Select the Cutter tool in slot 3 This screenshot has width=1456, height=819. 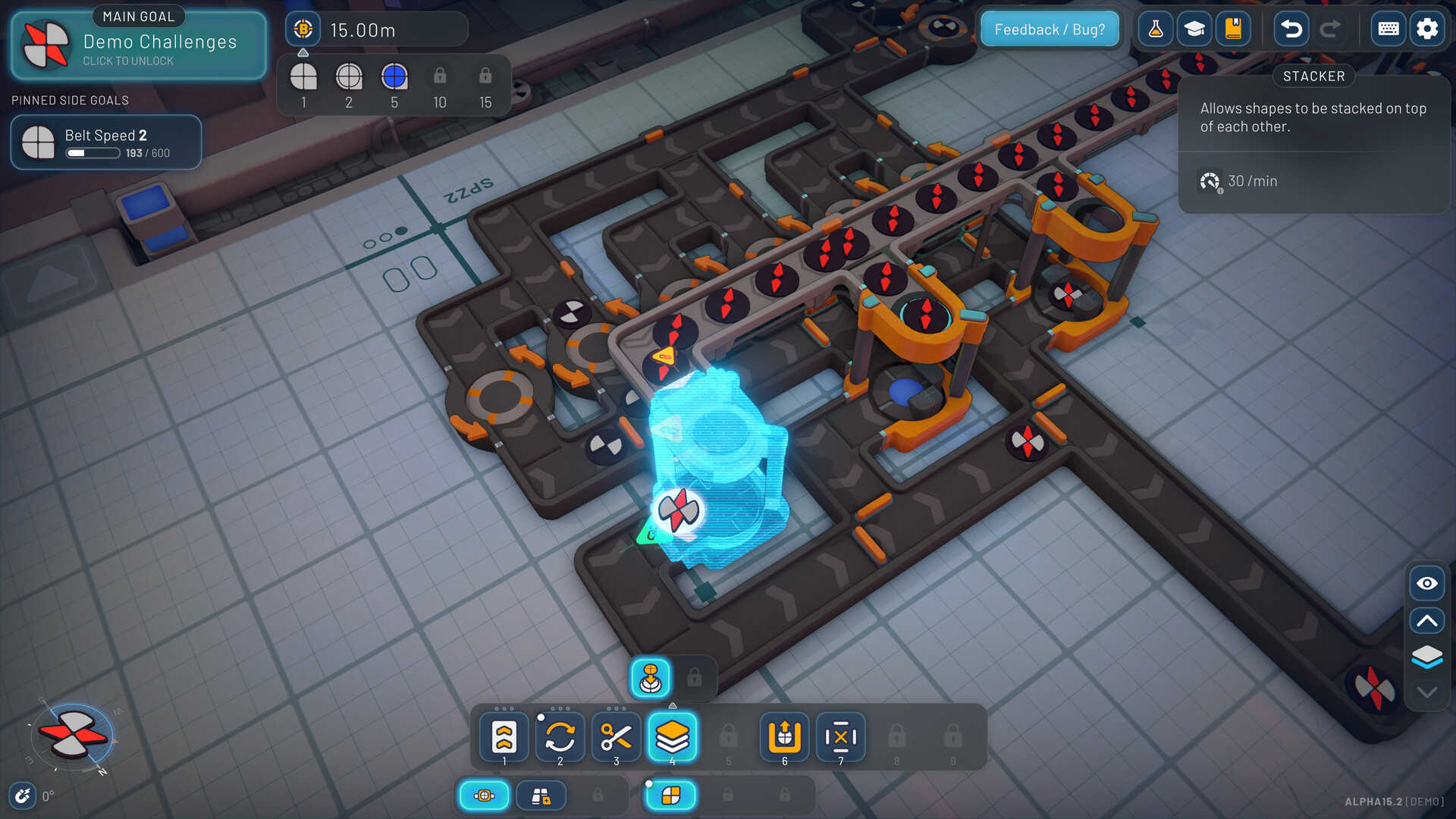(616, 736)
